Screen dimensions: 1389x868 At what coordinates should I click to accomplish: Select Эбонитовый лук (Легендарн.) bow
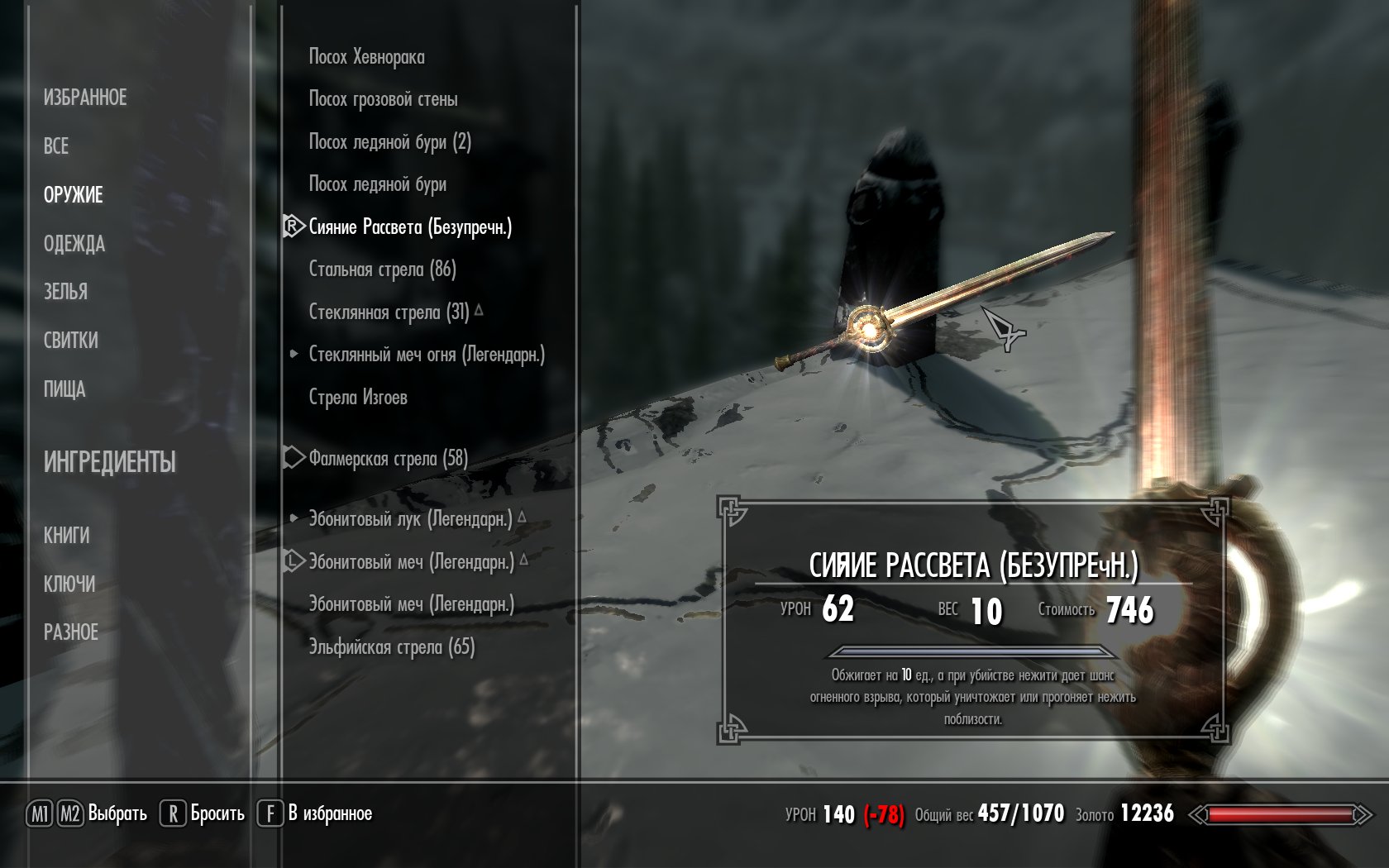click(410, 519)
